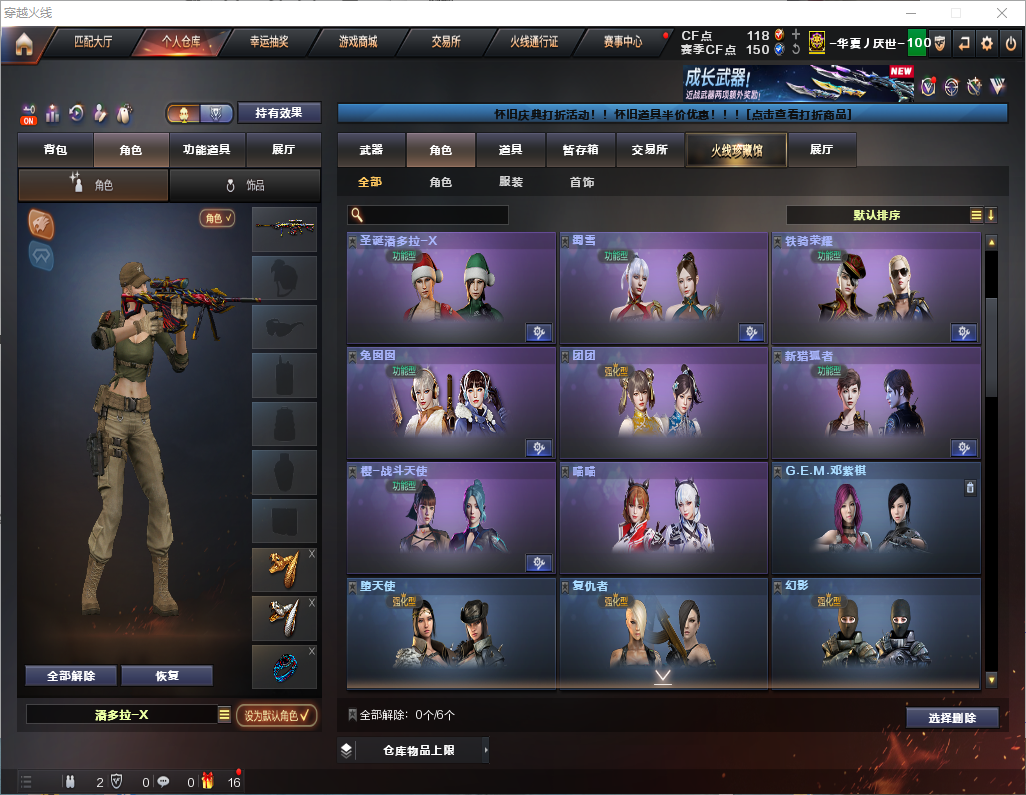Screen dimensions: 1026x795
Task: Open the 游戏商城 shop
Action: (x=357, y=42)
